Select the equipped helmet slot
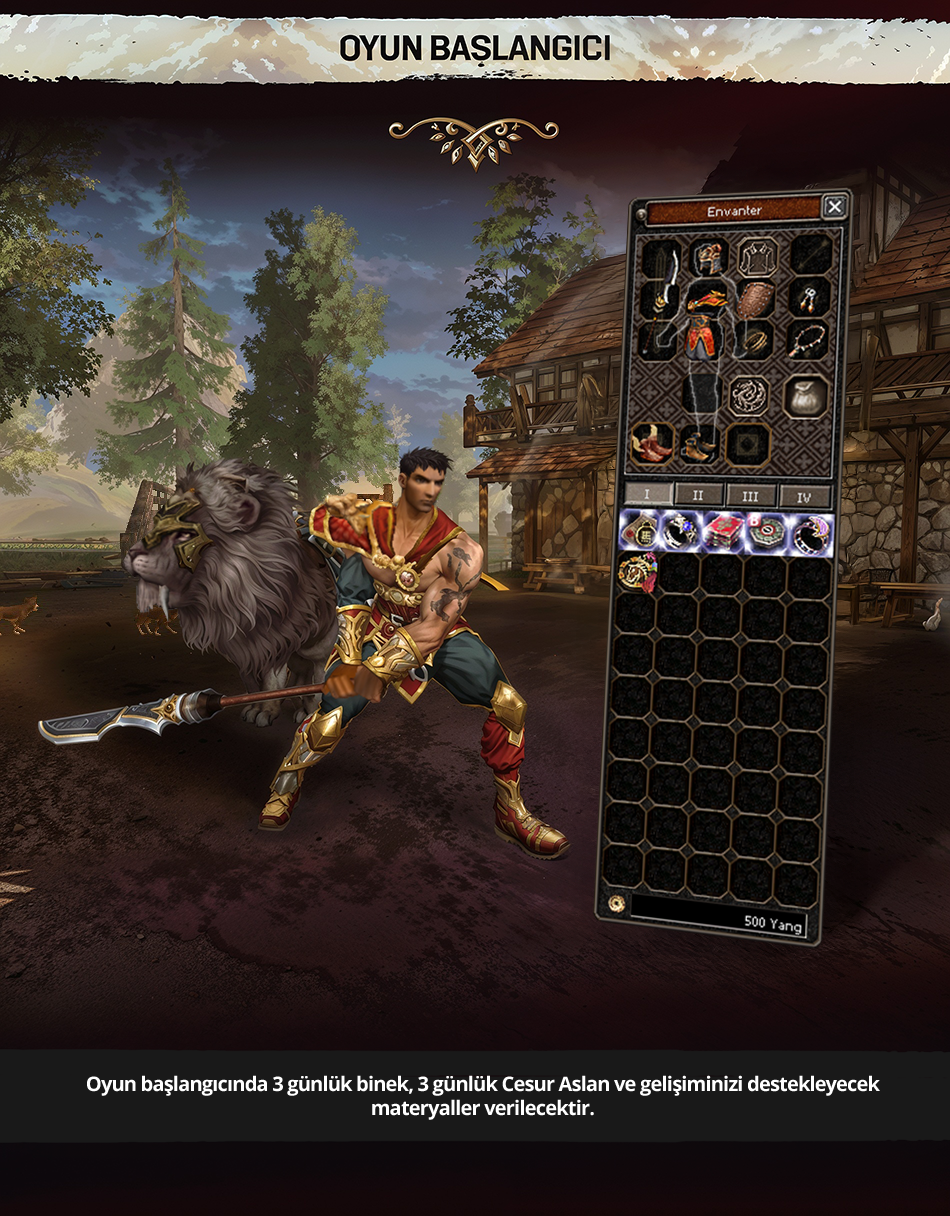This screenshot has height=1216, width=950. click(x=709, y=257)
